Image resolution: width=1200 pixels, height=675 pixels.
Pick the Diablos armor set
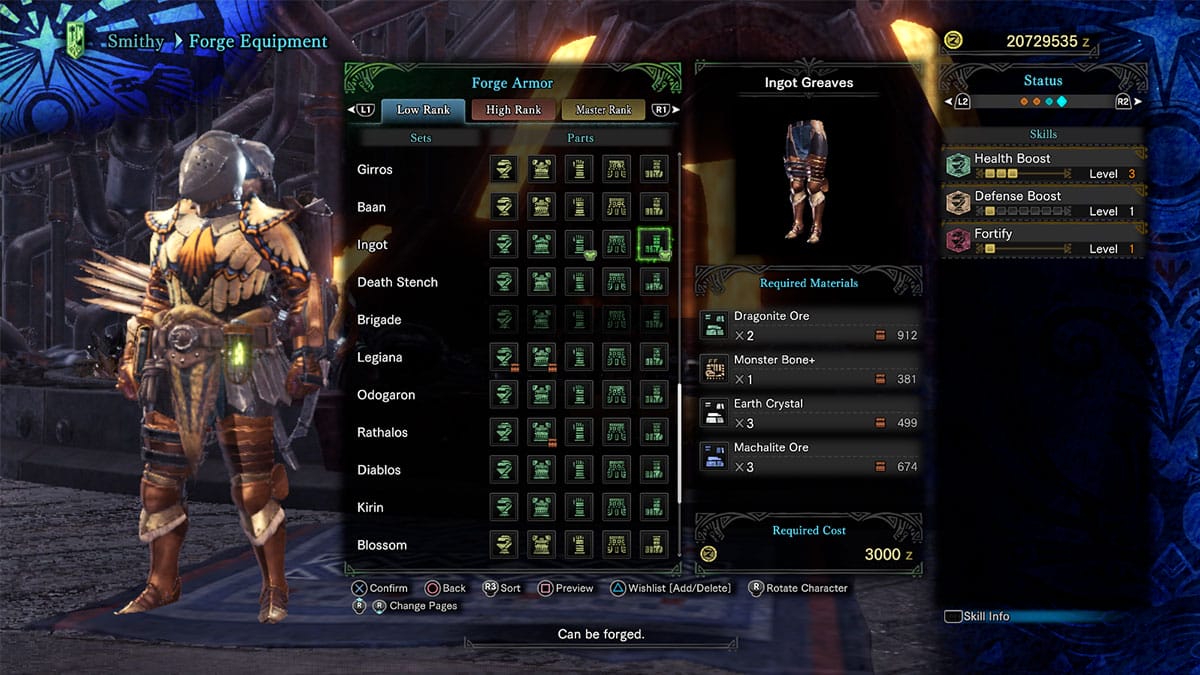(x=379, y=470)
